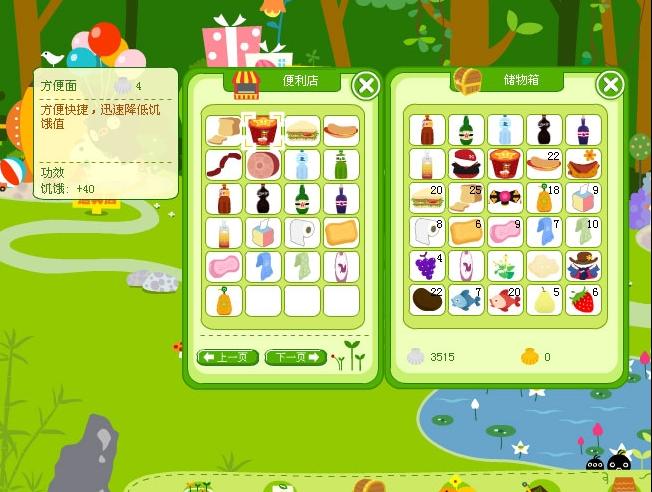Choose the highlighted instant noodles shop item
This screenshot has width=652, height=492.
pyautogui.click(x=263, y=131)
